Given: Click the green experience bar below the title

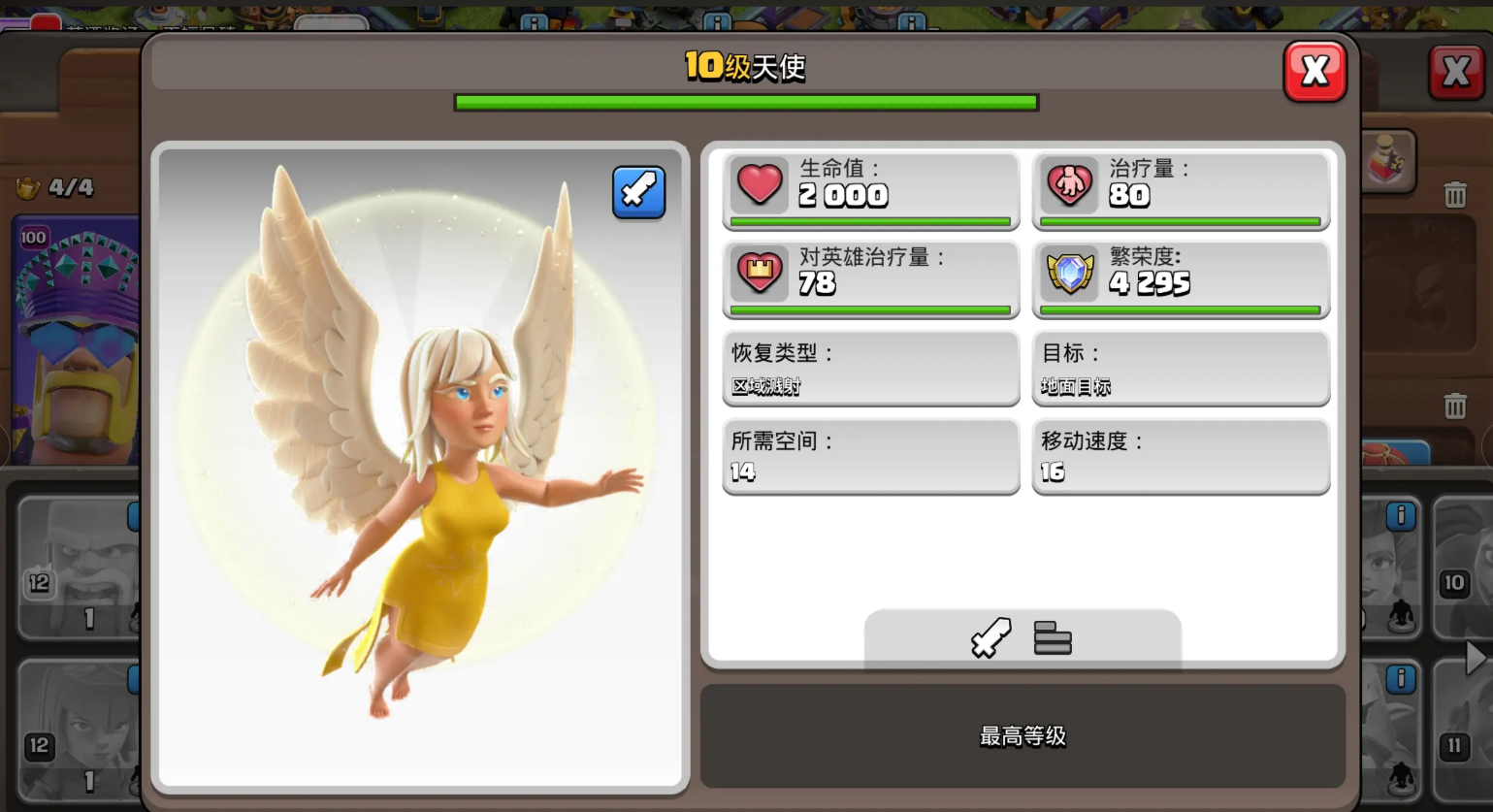Looking at the screenshot, I should coord(746,102).
